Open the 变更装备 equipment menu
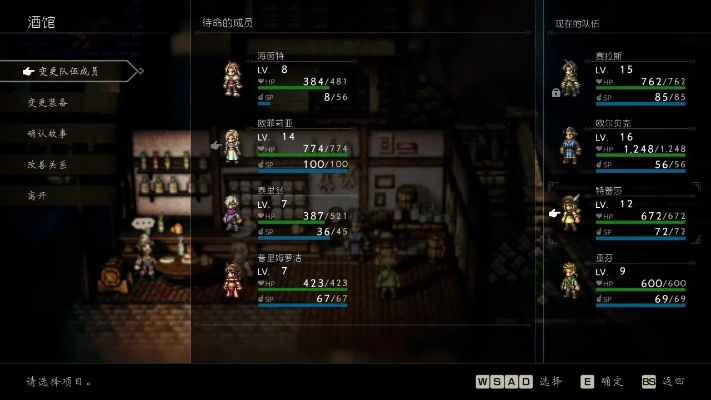711x400 pixels. point(49,102)
